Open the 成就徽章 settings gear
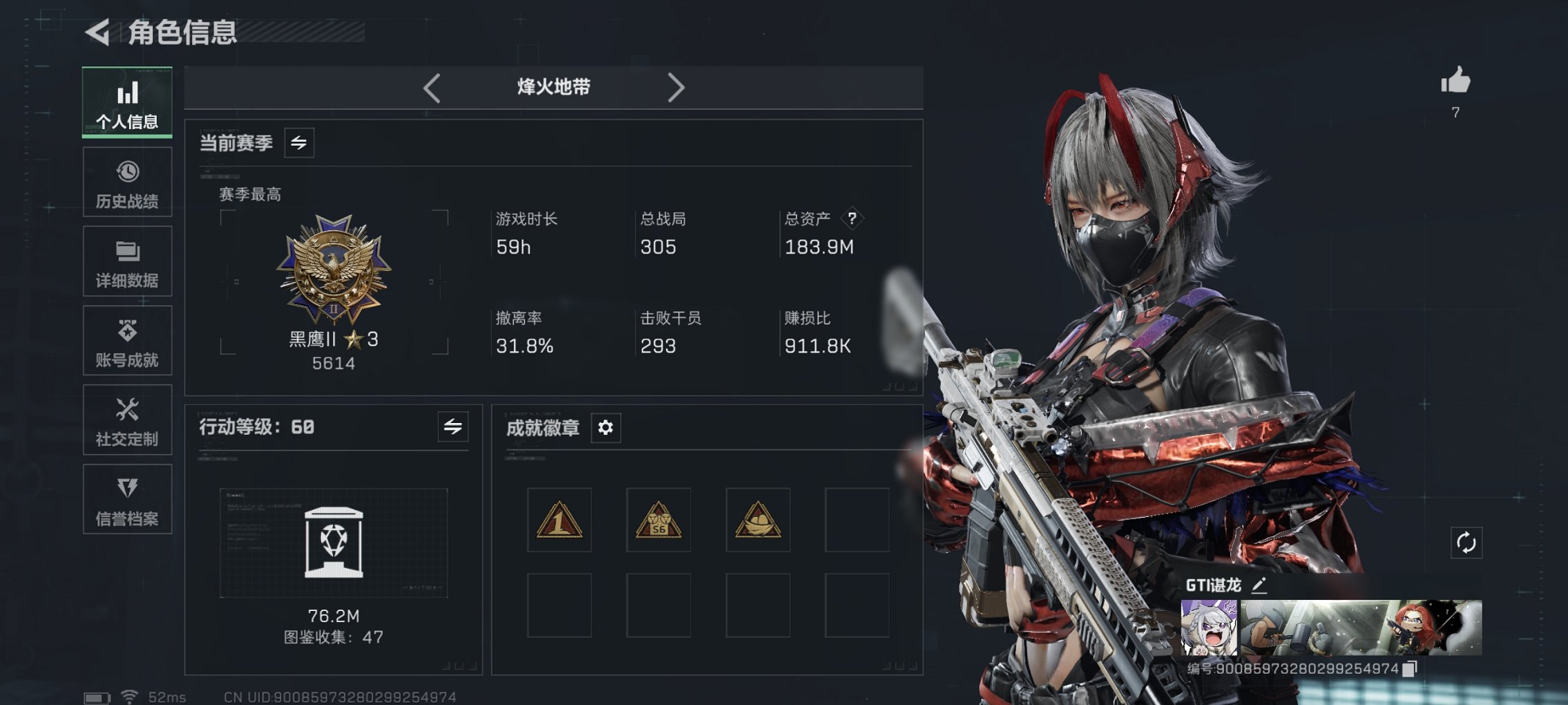This screenshot has height=705, width=1568. pos(606,429)
